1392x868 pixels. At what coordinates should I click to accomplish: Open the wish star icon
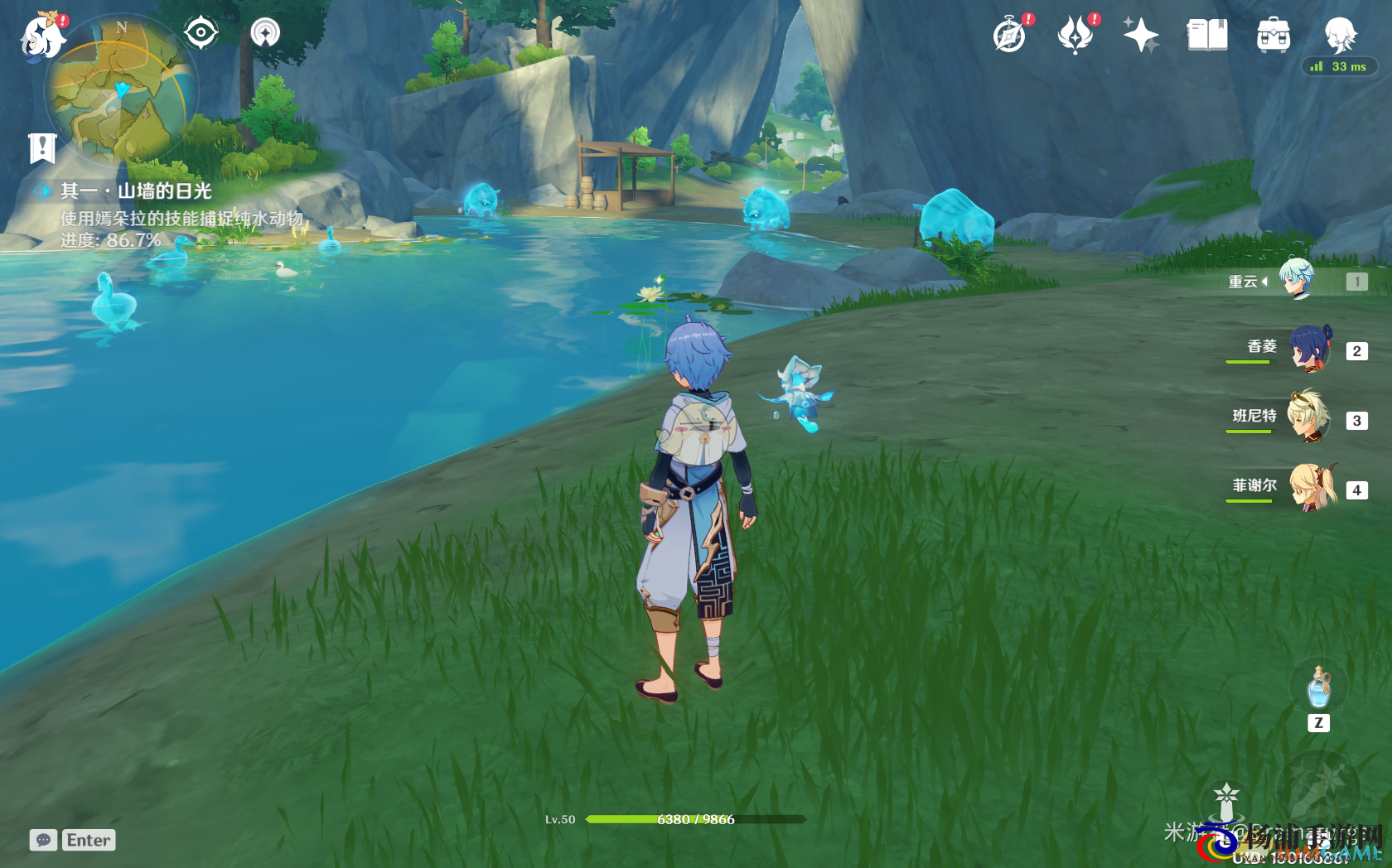1141,36
